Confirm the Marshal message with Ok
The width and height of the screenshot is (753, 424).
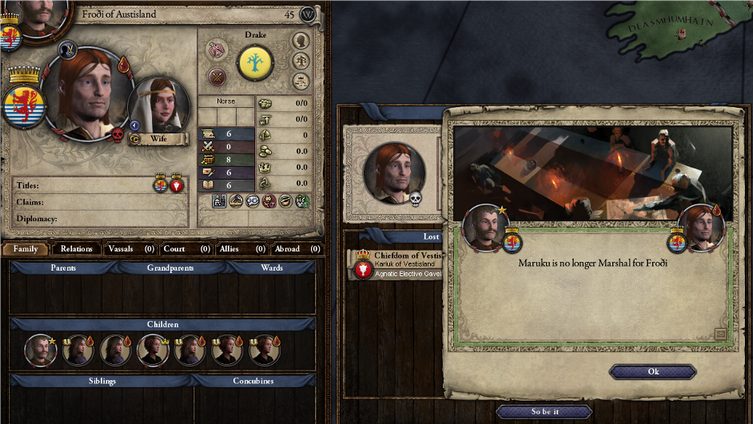click(x=652, y=371)
